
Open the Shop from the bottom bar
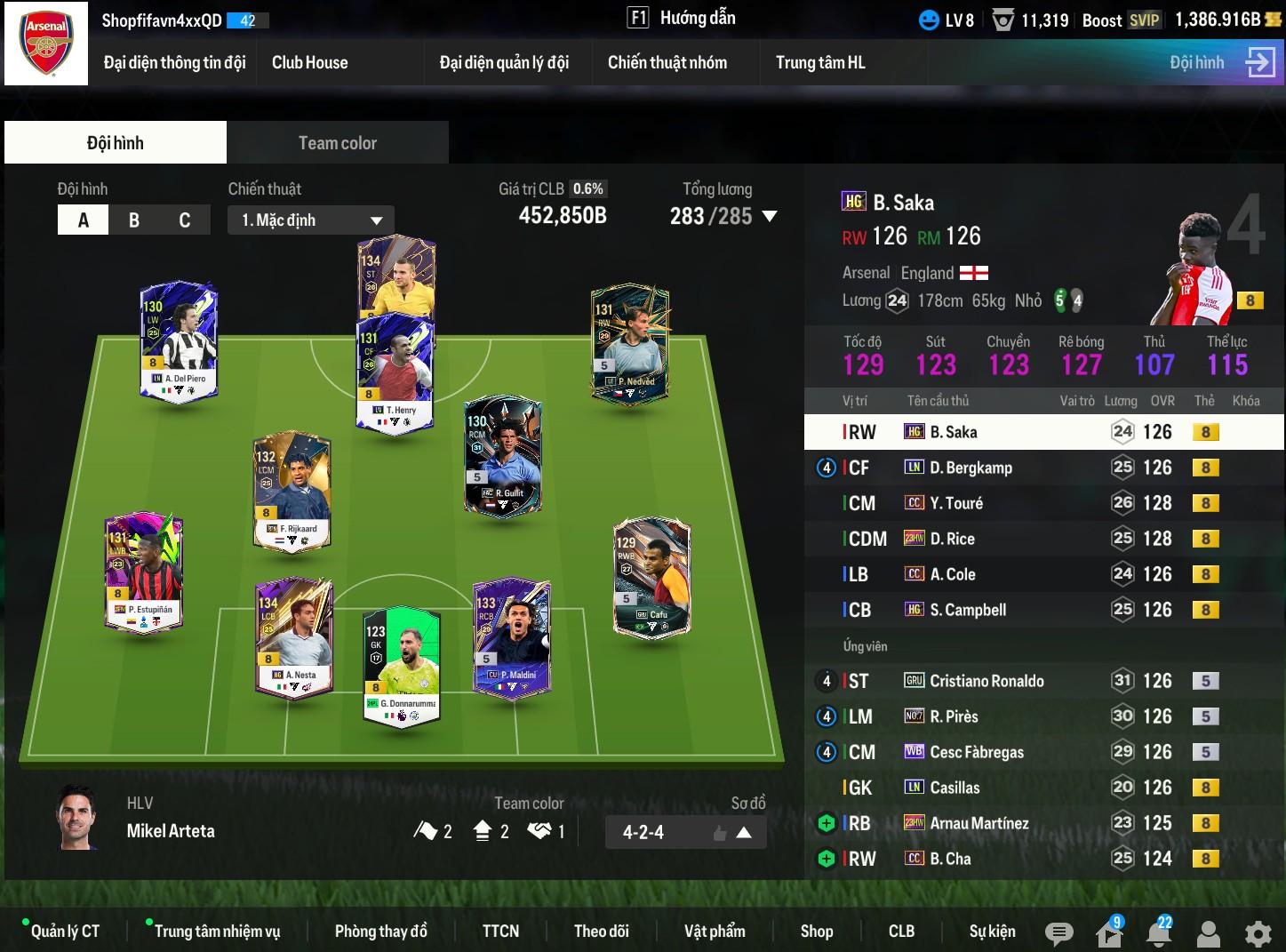click(x=816, y=931)
